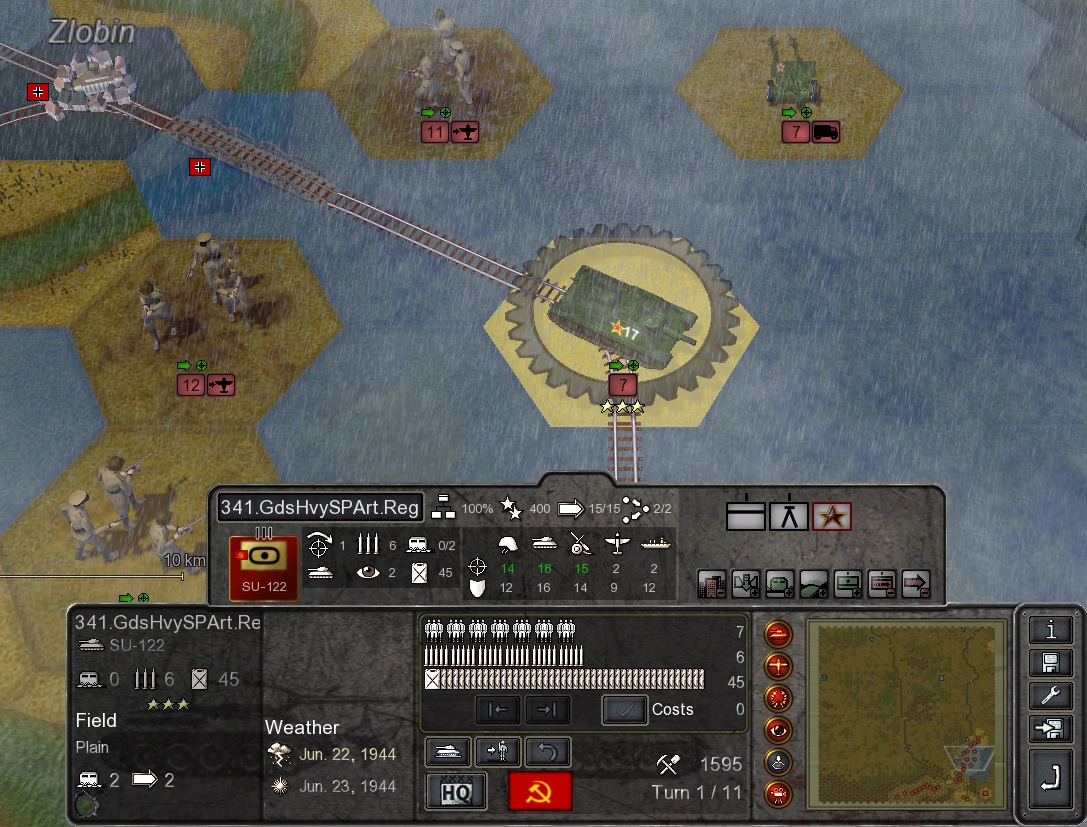The width and height of the screenshot is (1087, 827).
Task: Save the game with floppy disk icon
Action: 1050,663
